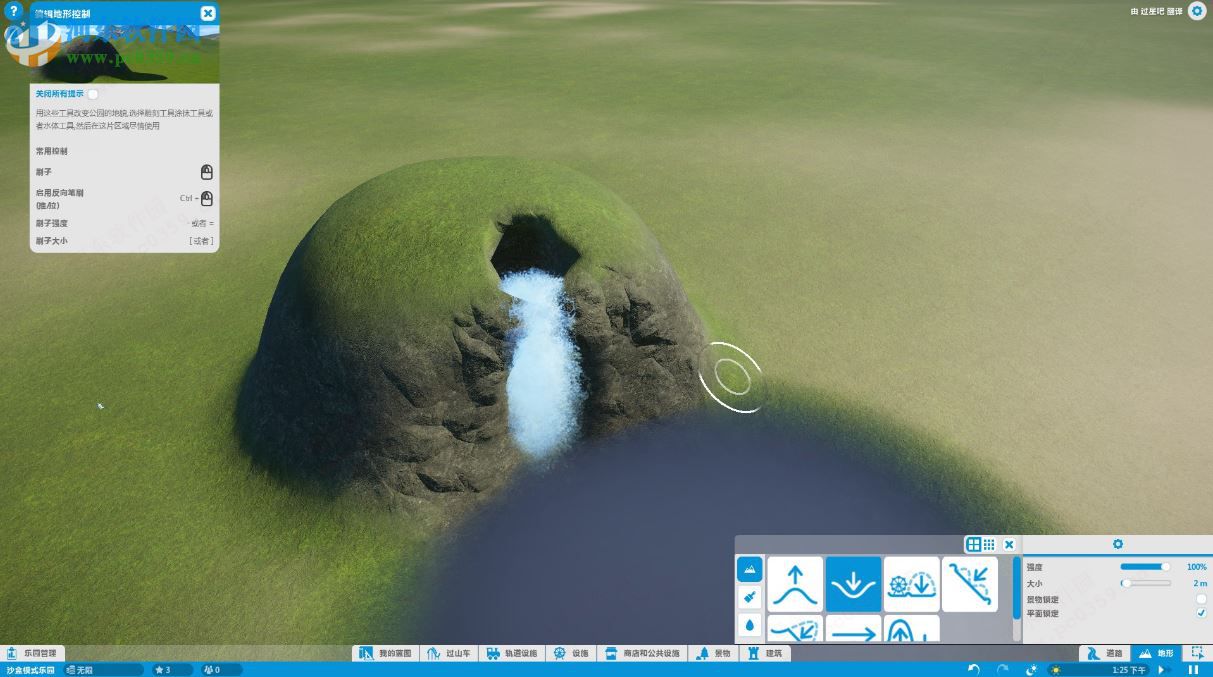Adjust the 强度 intensity slider
The height and width of the screenshot is (677, 1213).
pyautogui.click(x=1145, y=567)
